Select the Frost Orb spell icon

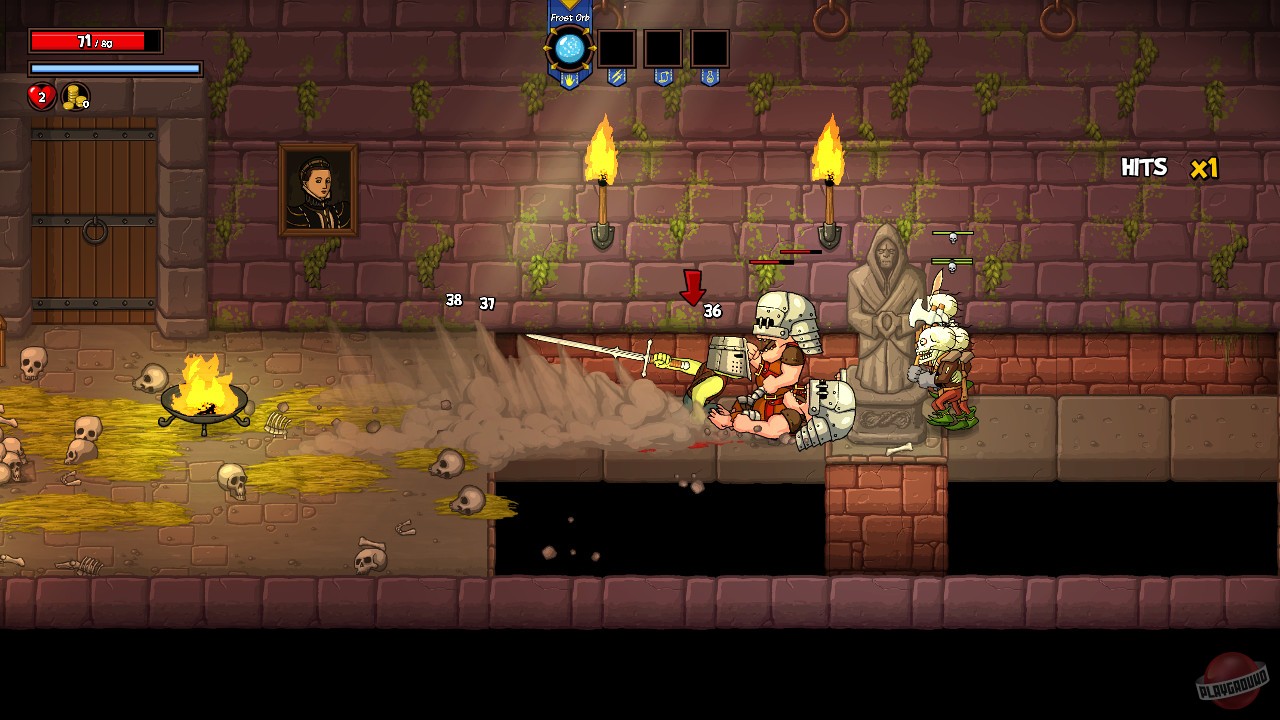pos(570,47)
